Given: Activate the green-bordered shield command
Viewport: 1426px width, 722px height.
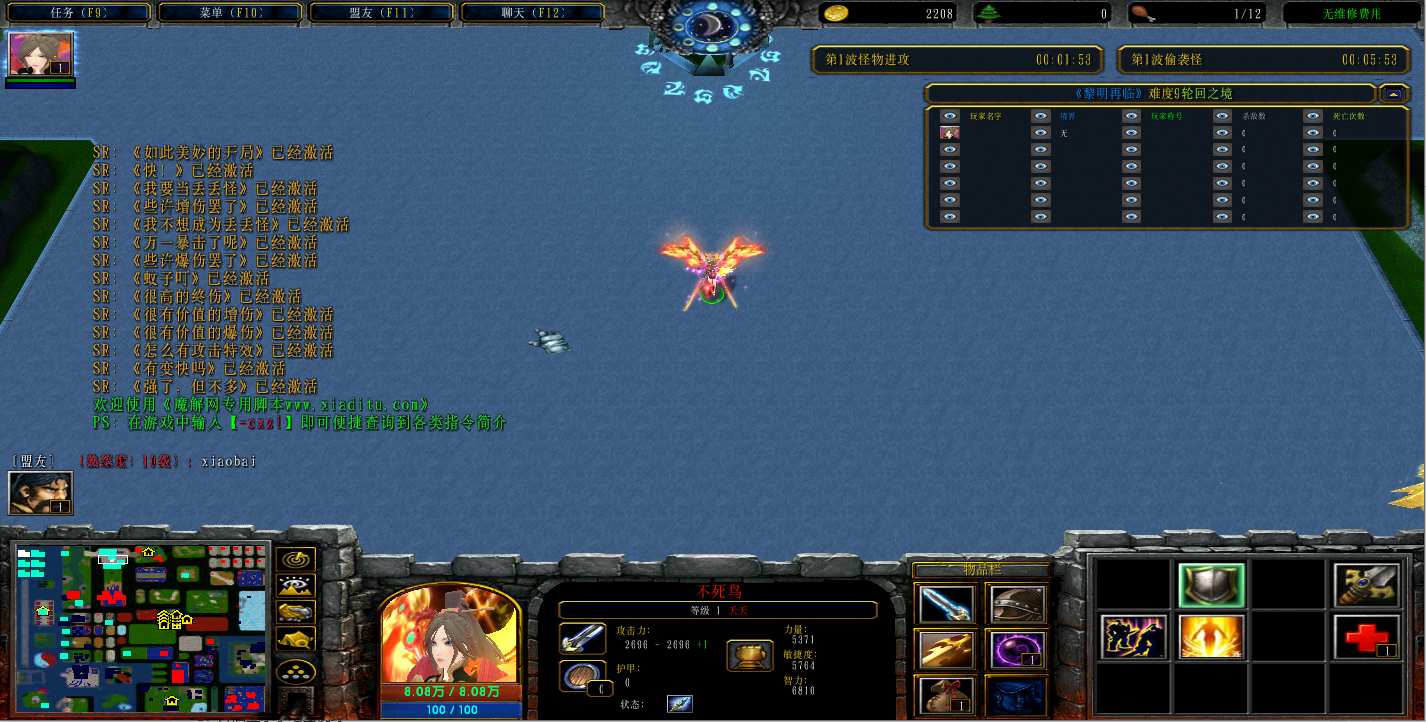Looking at the screenshot, I should [1211, 585].
